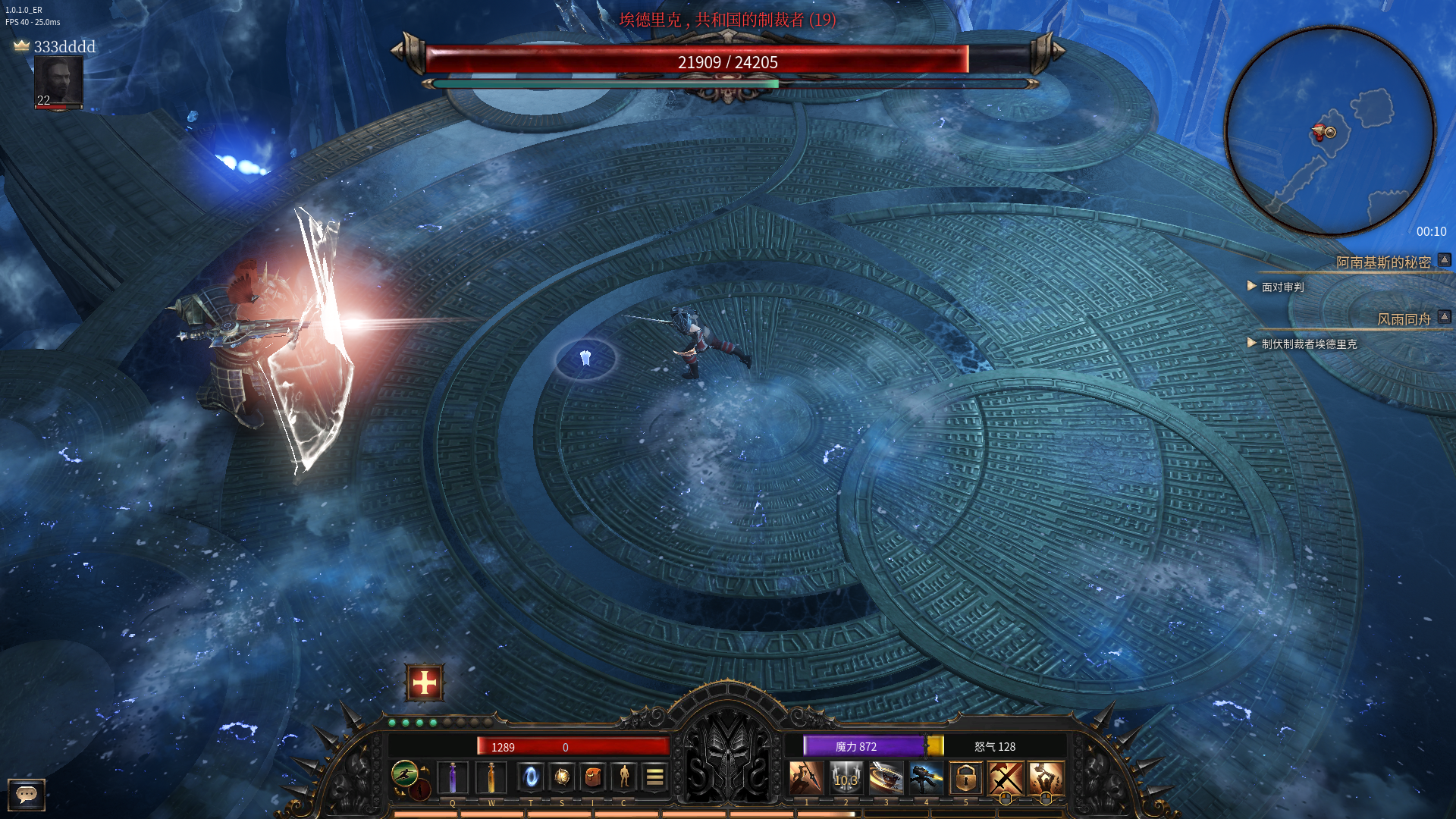1456x819 pixels.
Task: Use the purple mana potion slot
Action: [x=453, y=777]
